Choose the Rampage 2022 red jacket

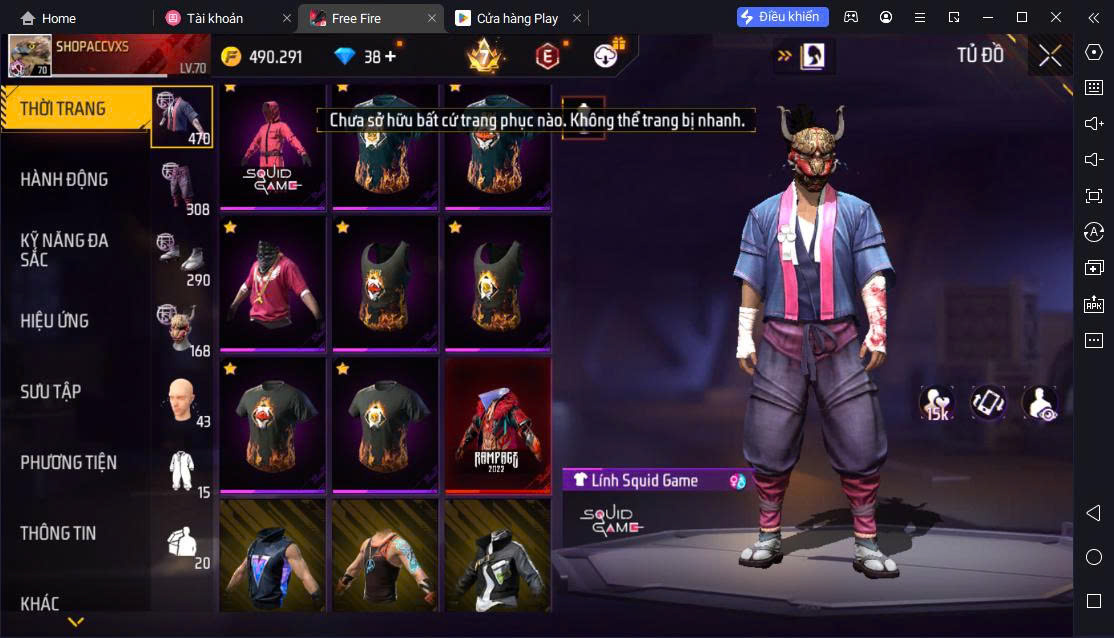point(497,424)
